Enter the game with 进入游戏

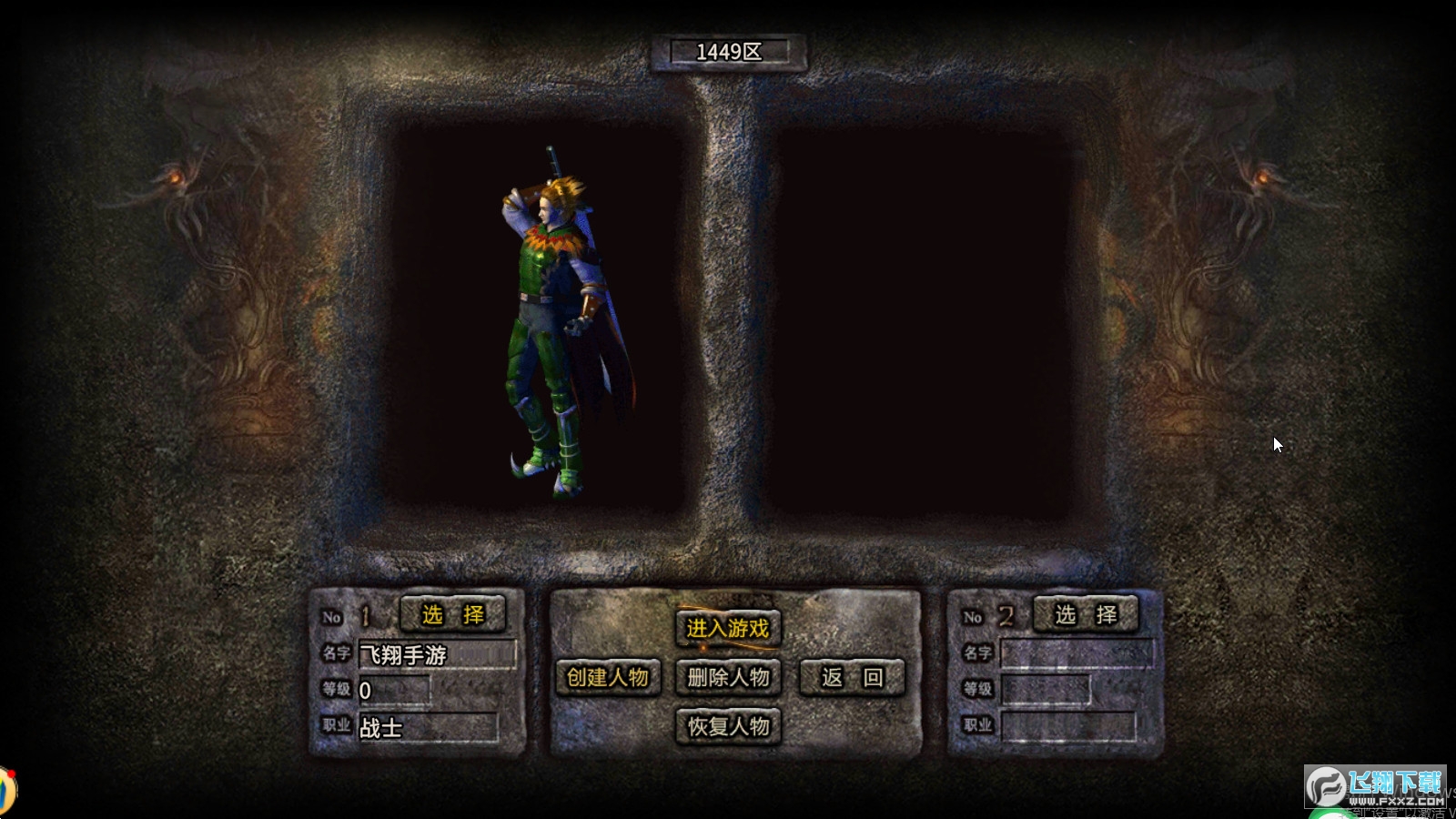(x=727, y=628)
